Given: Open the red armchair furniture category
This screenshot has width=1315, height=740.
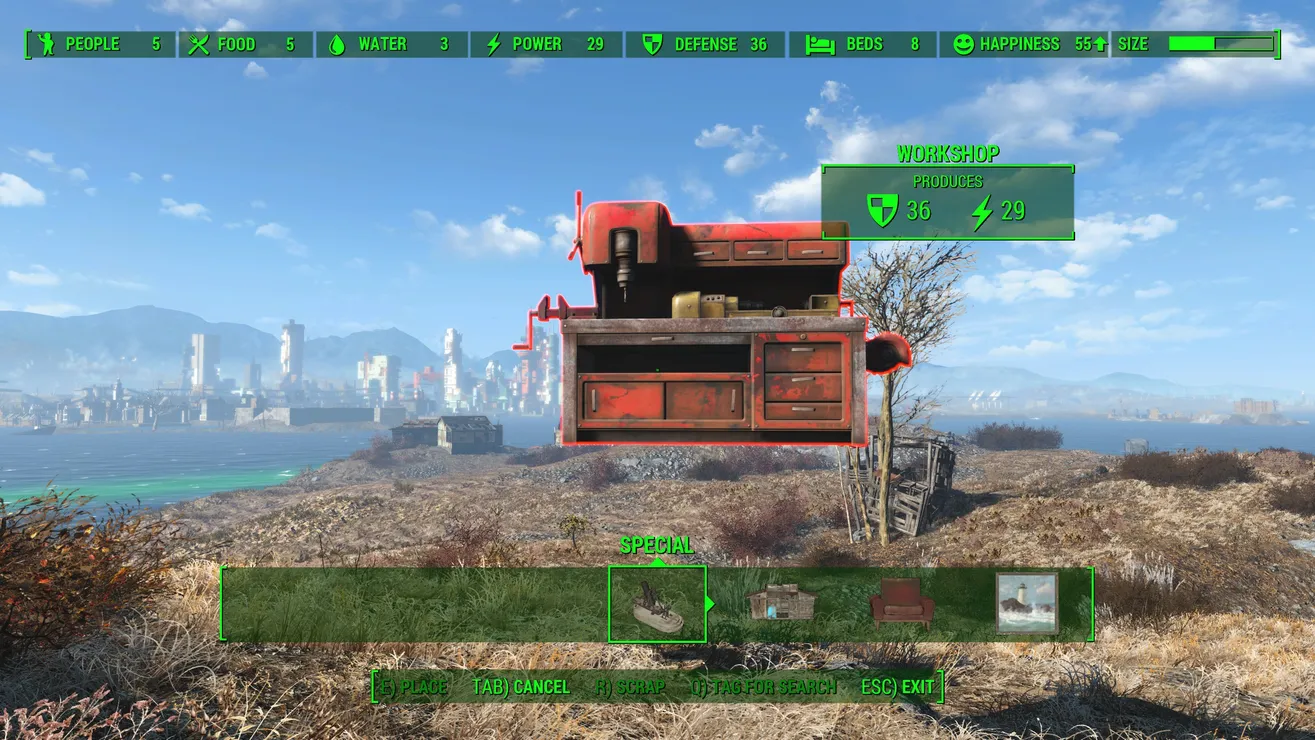Looking at the screenshot, I should (x=901, y=604).
